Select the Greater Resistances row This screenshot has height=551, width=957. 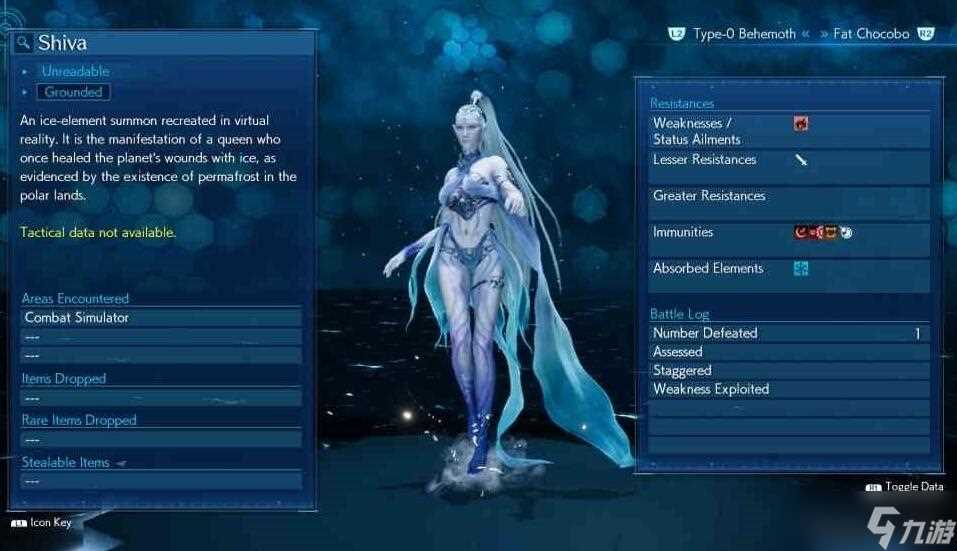(x=788, y=197)
